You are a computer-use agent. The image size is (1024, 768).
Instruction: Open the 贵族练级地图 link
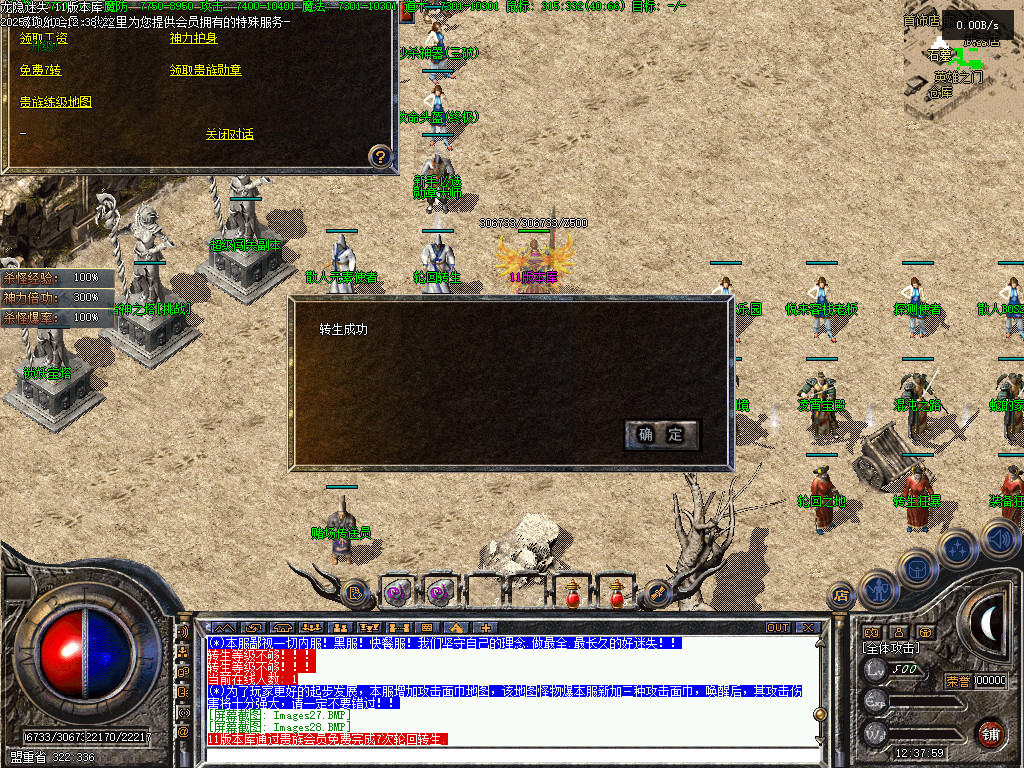(x=56, y=102)
